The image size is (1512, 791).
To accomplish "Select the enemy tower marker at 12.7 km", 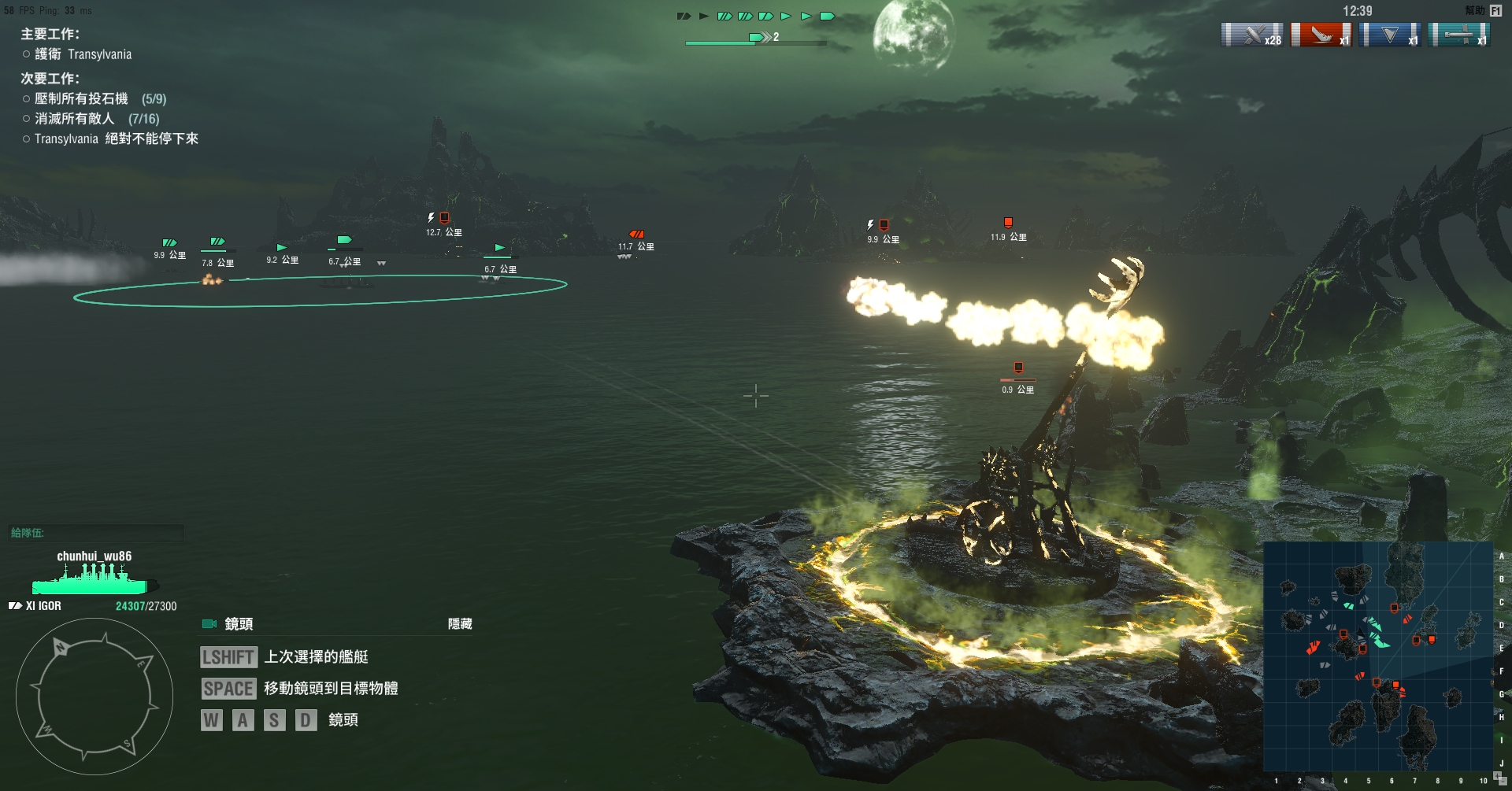I will coord(444,218).
